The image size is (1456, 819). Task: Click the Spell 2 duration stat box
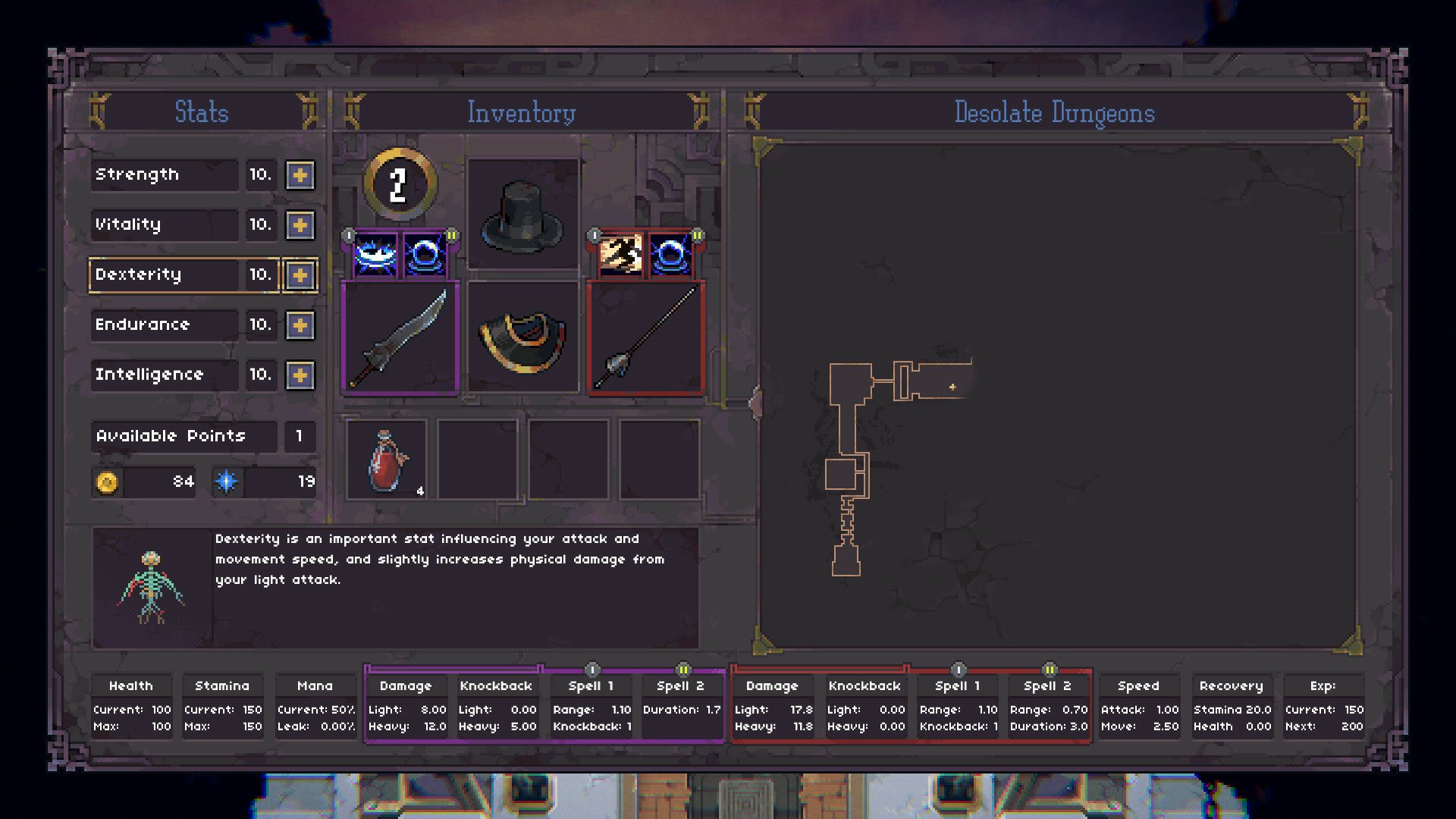coord(681,705)
